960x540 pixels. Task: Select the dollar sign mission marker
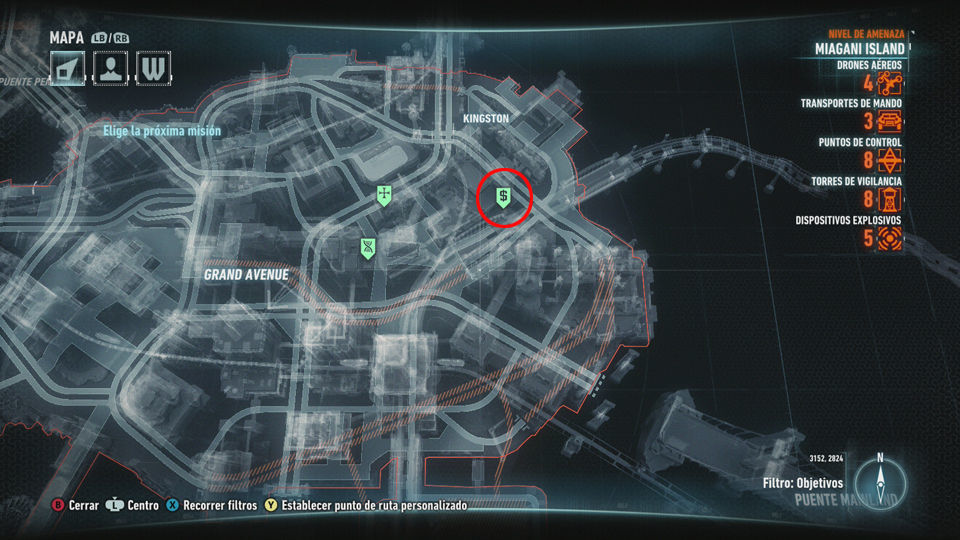pyautogui.click(x=505, y=198)
